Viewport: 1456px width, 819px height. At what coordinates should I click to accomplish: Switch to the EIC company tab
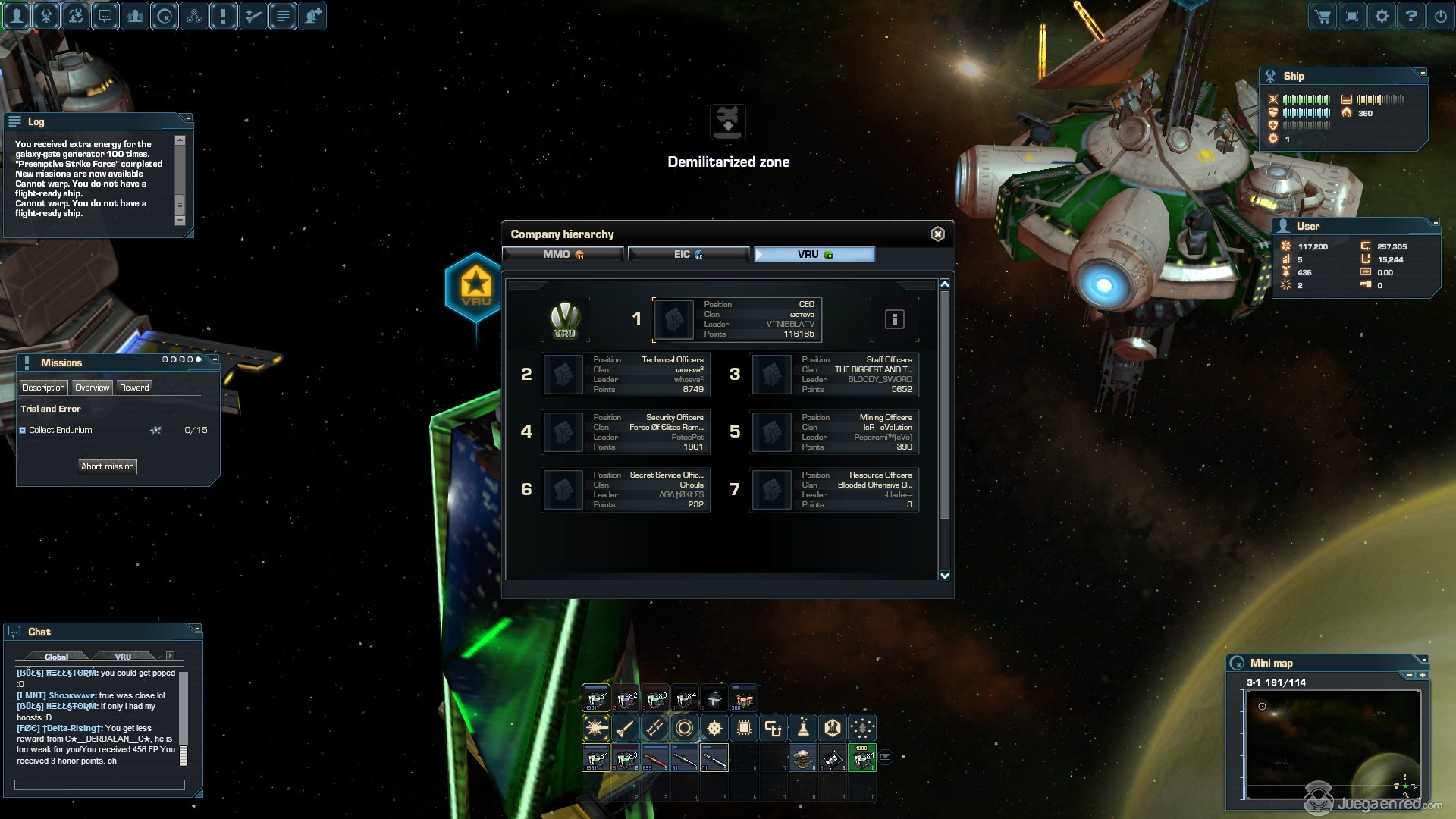(688, 255)
